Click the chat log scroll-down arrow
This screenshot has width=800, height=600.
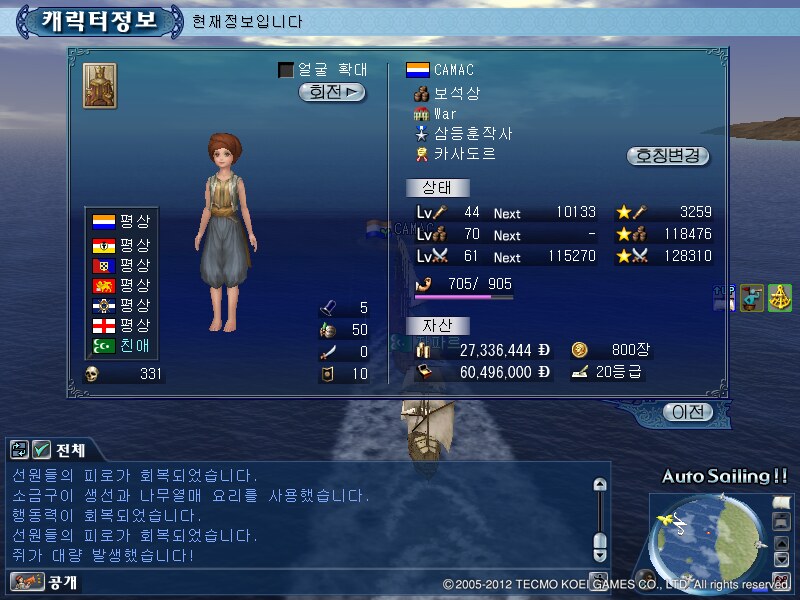[x=600, y=554]
